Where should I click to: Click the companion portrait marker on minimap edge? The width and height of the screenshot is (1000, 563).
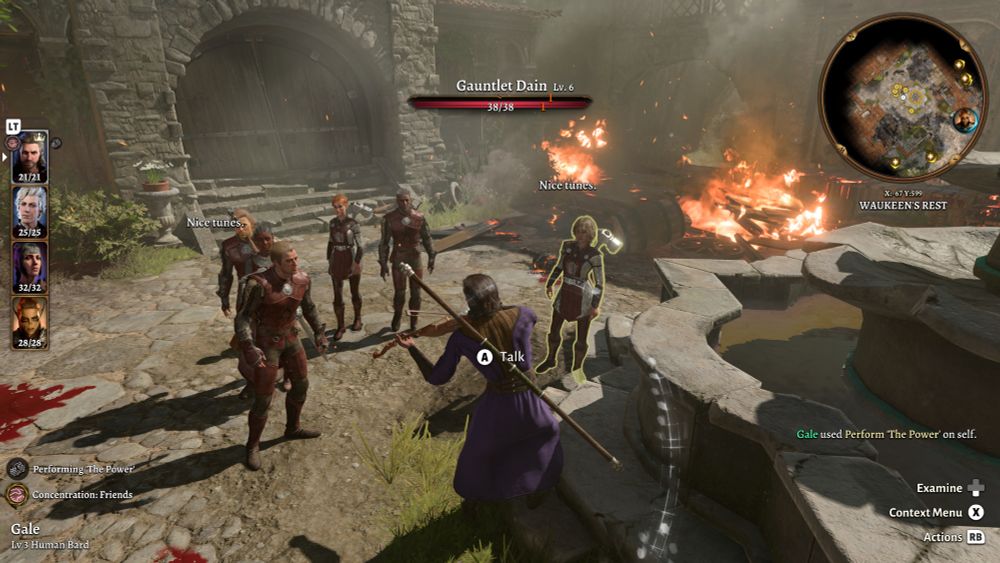tap(965, 120)
